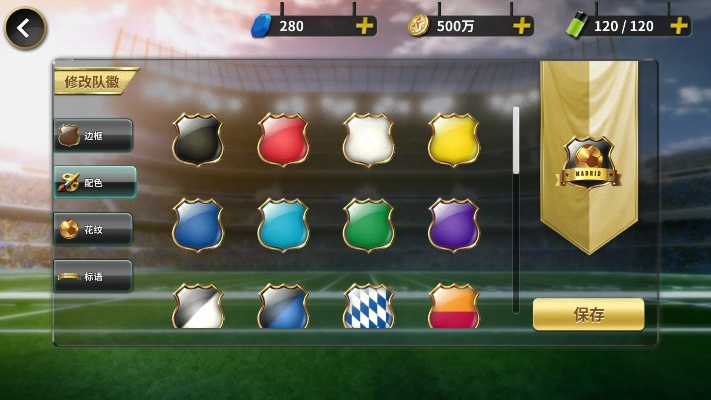
Task: Go back with the arrow button
Action: pyautogui.click(x=25, y=28)
